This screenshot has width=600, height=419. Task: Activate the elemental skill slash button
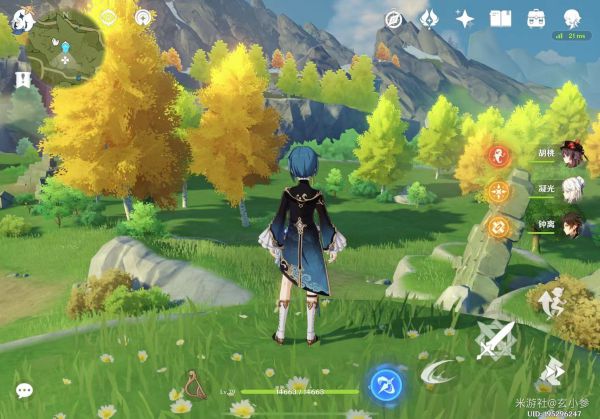point(436,372)
